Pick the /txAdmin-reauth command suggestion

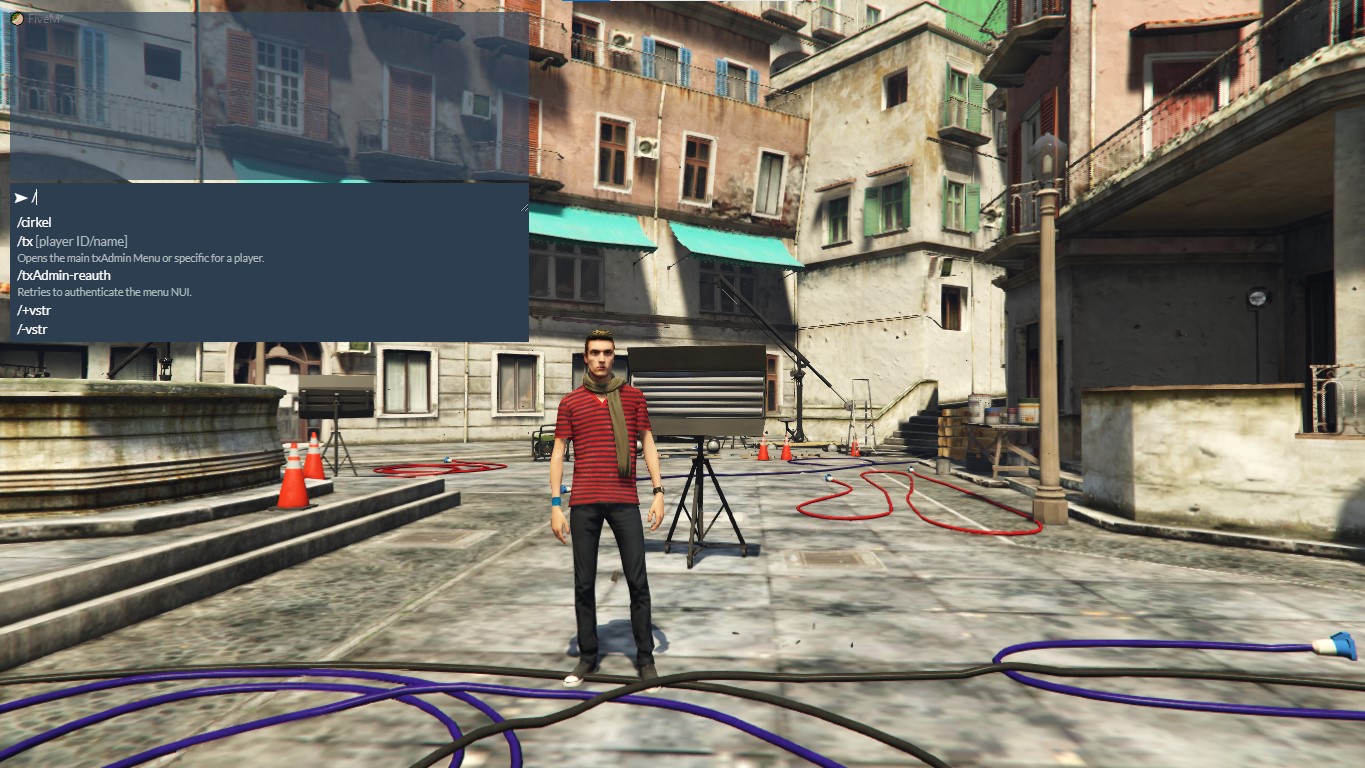pos(64,275)
